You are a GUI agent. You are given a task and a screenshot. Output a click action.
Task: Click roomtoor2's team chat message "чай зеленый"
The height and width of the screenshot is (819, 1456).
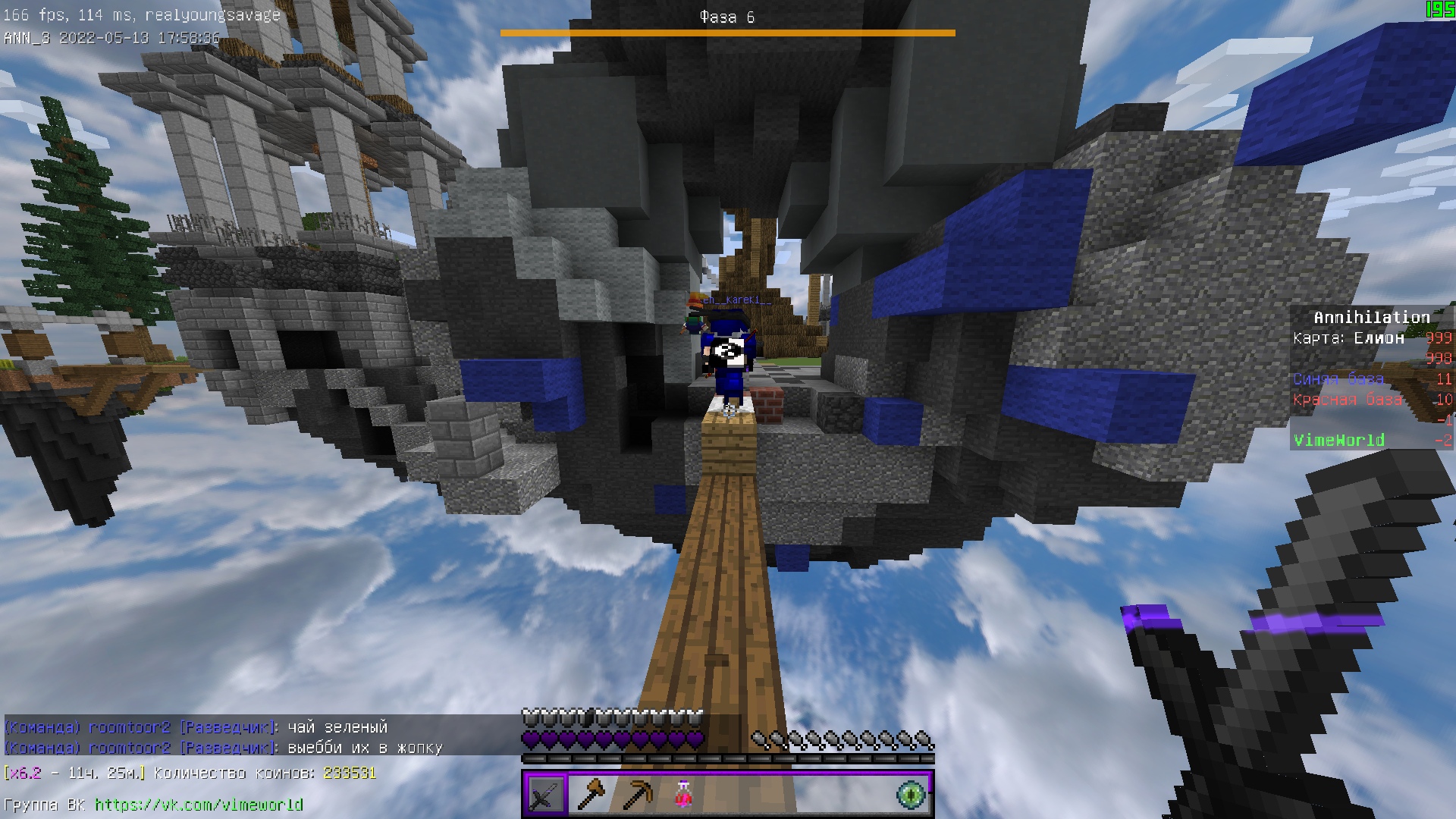click(337, 727)
